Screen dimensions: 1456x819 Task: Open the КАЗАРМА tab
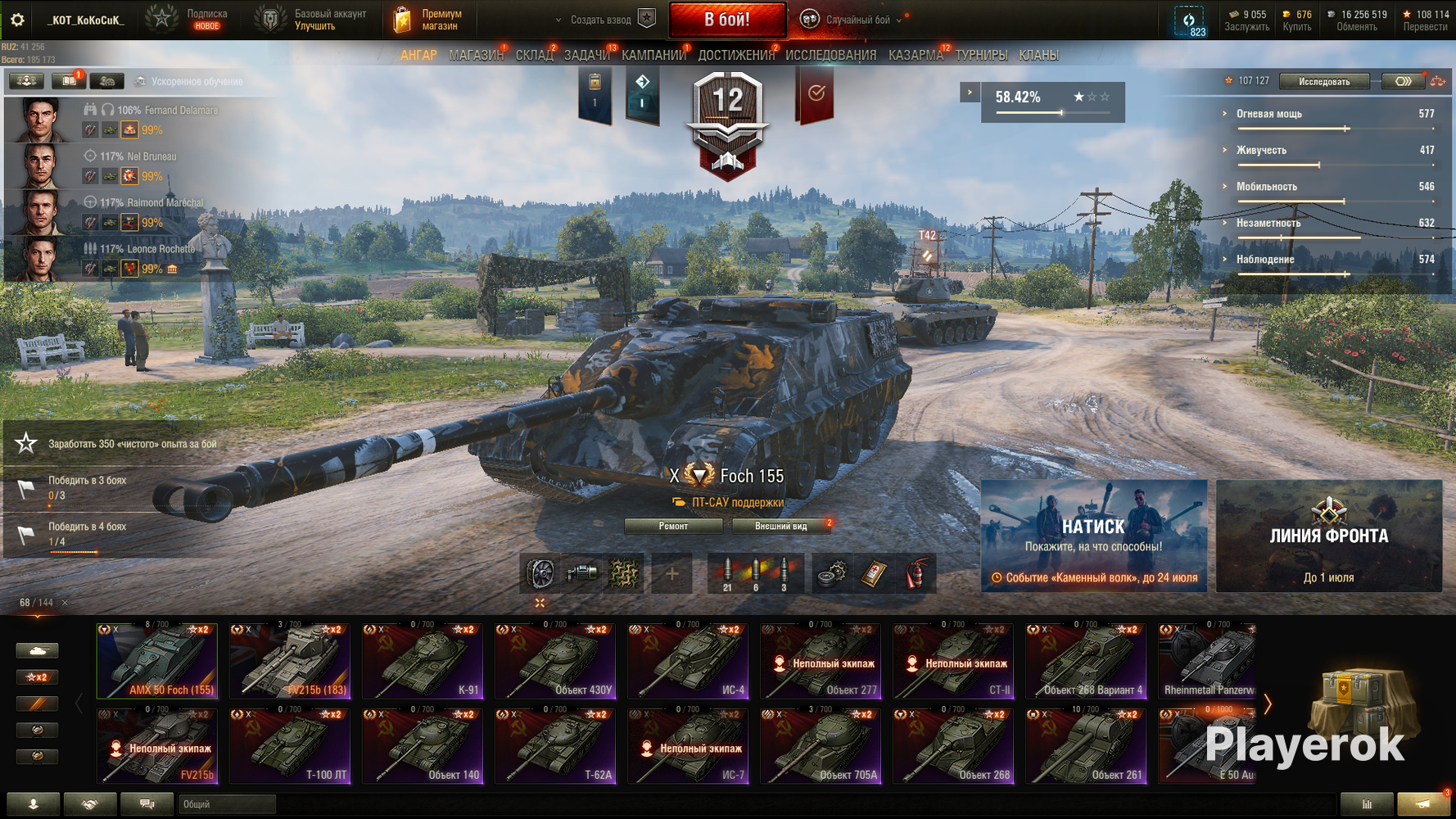tap(916, 56)
